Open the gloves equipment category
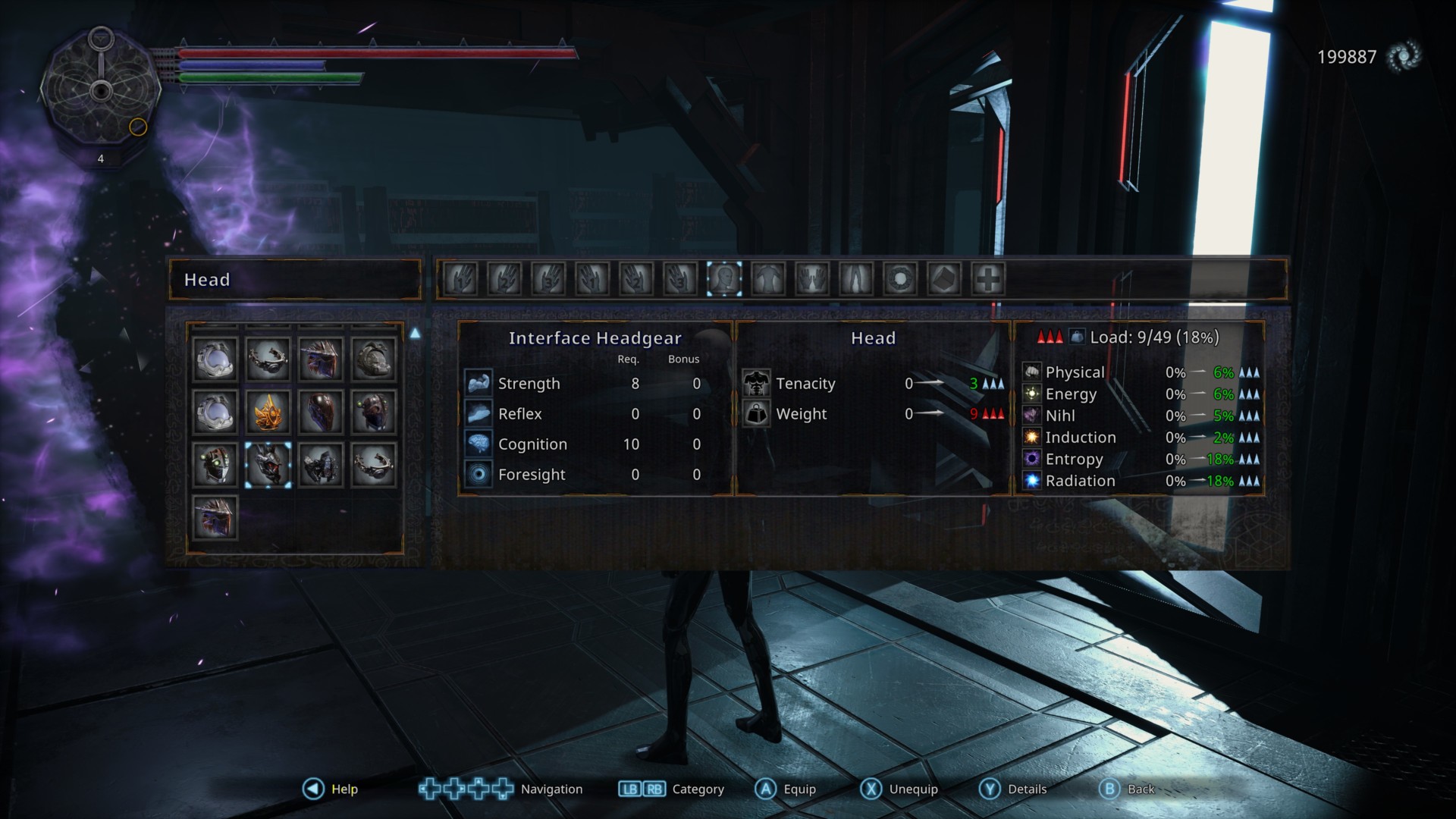1456x819 pixels. (x=811, y=280)
